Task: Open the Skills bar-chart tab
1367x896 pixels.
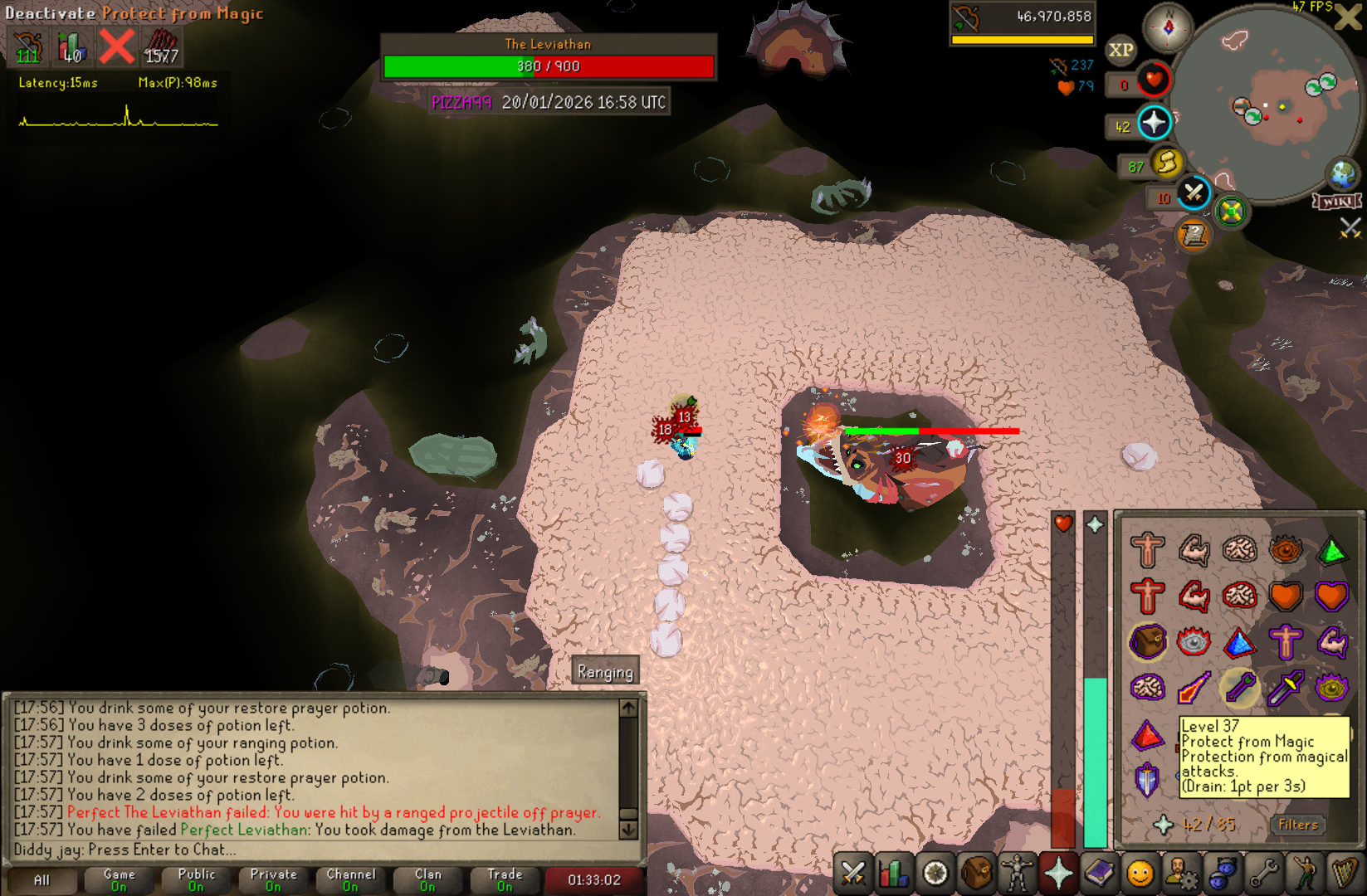Action: (x=894, y=874)
